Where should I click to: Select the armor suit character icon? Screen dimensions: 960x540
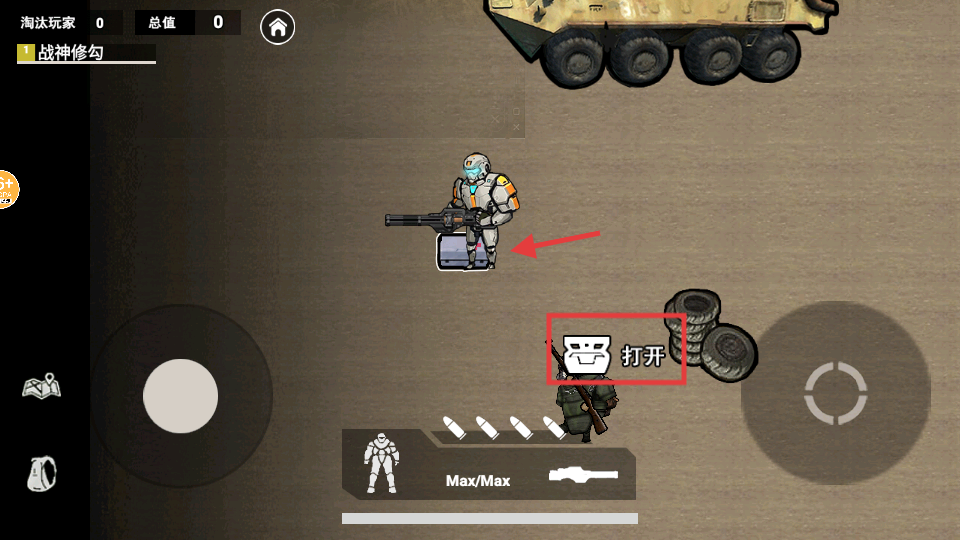tap(382, 462)
